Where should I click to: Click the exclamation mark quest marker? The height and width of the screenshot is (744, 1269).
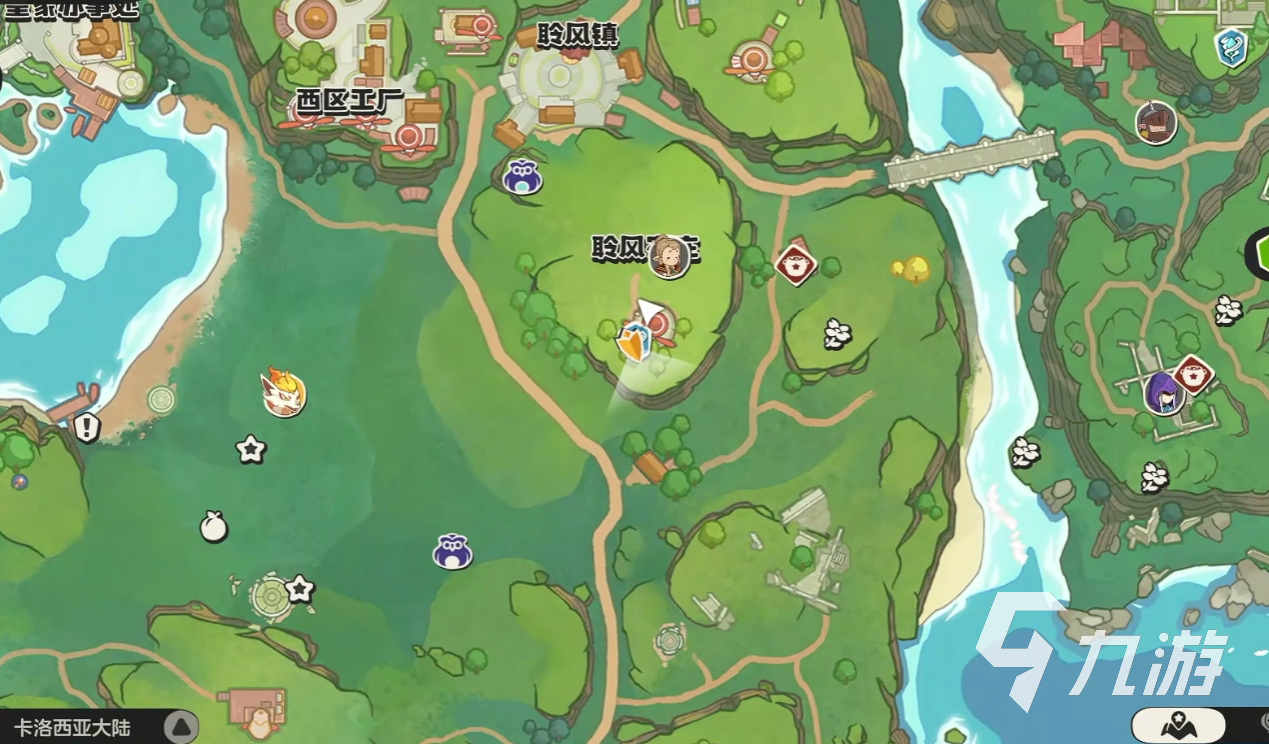point(87,428)
